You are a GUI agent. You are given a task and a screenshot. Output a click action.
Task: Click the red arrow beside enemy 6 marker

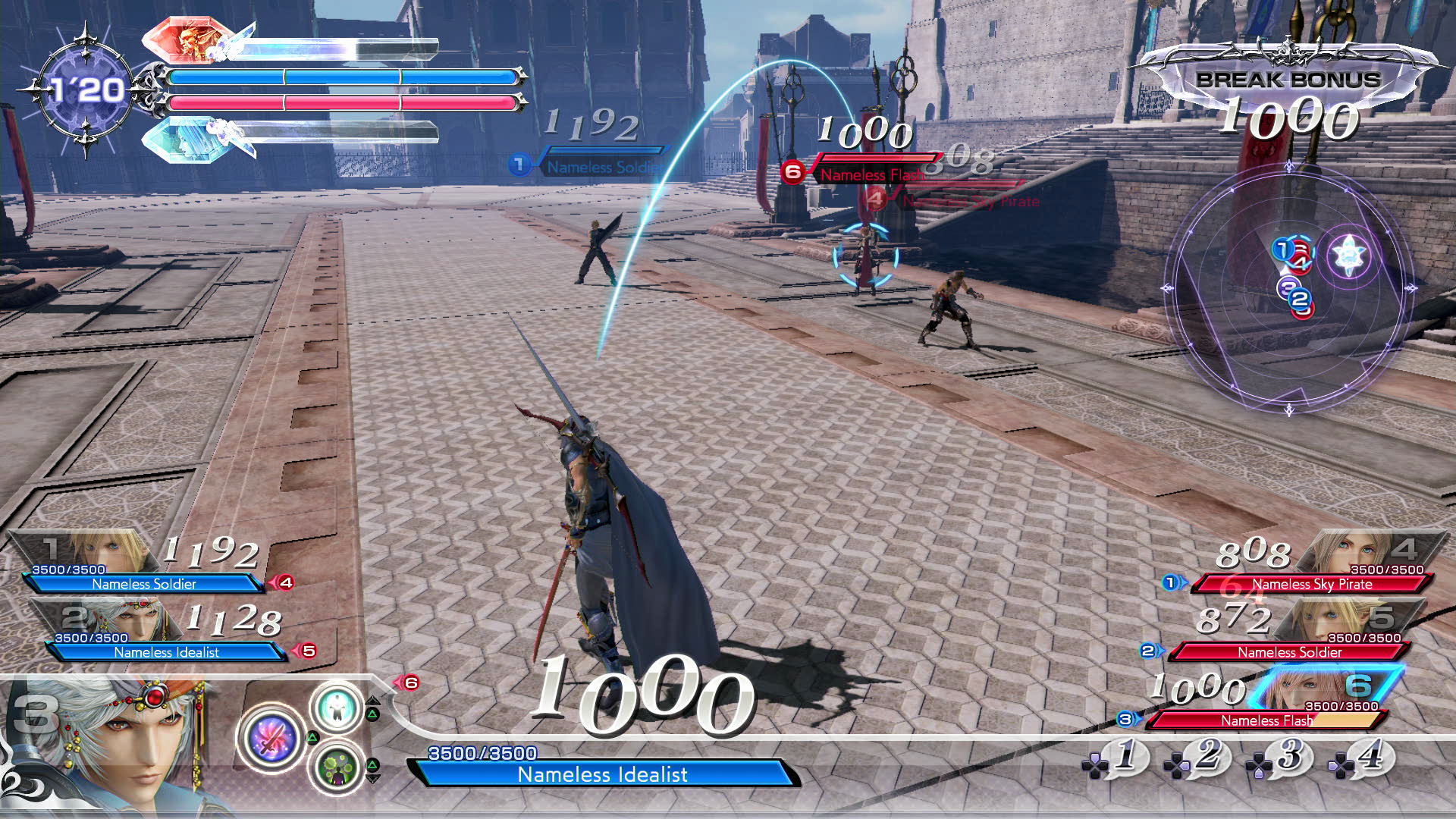399,682
